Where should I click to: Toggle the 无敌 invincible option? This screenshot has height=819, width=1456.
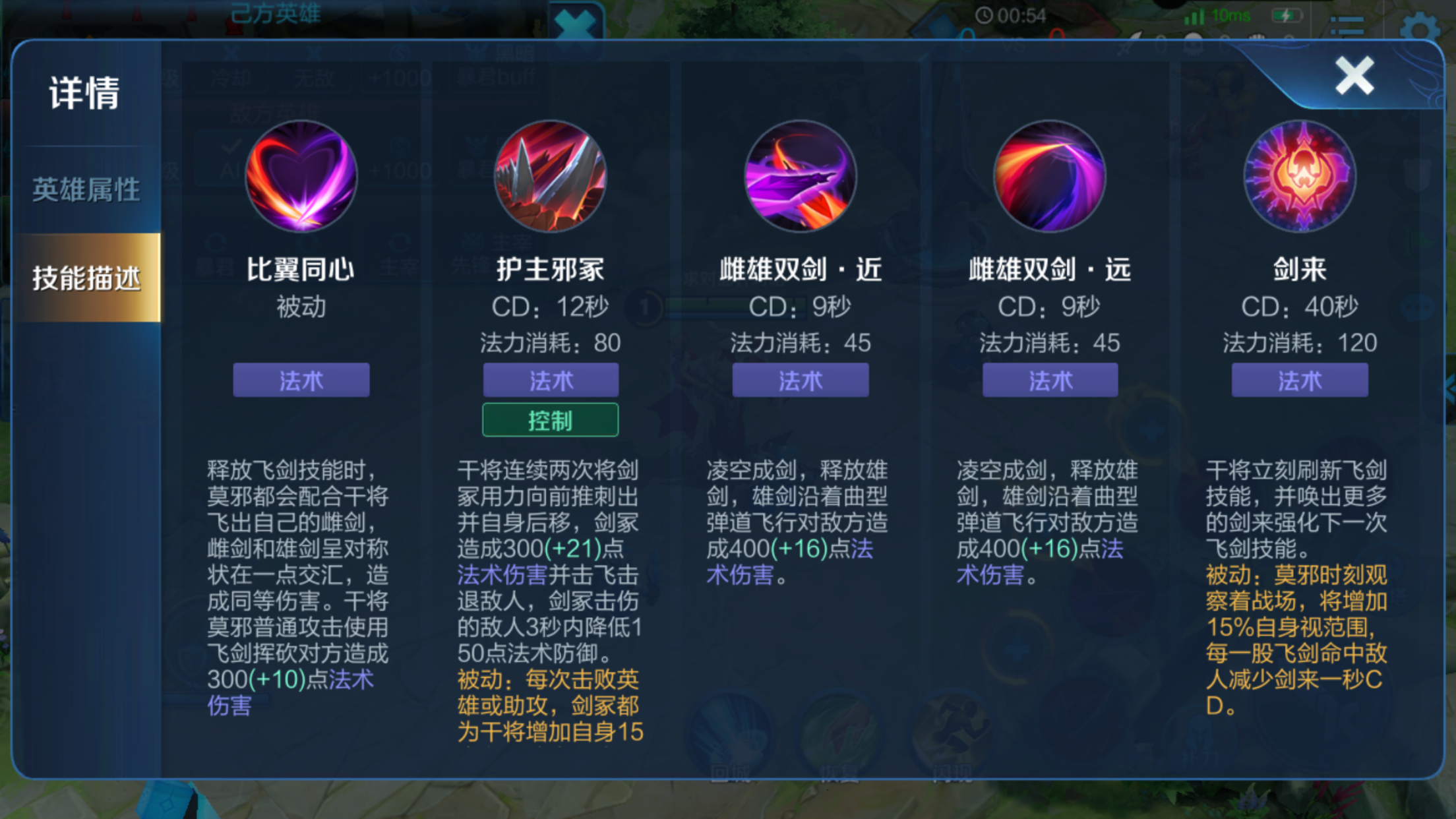[315, 78]
